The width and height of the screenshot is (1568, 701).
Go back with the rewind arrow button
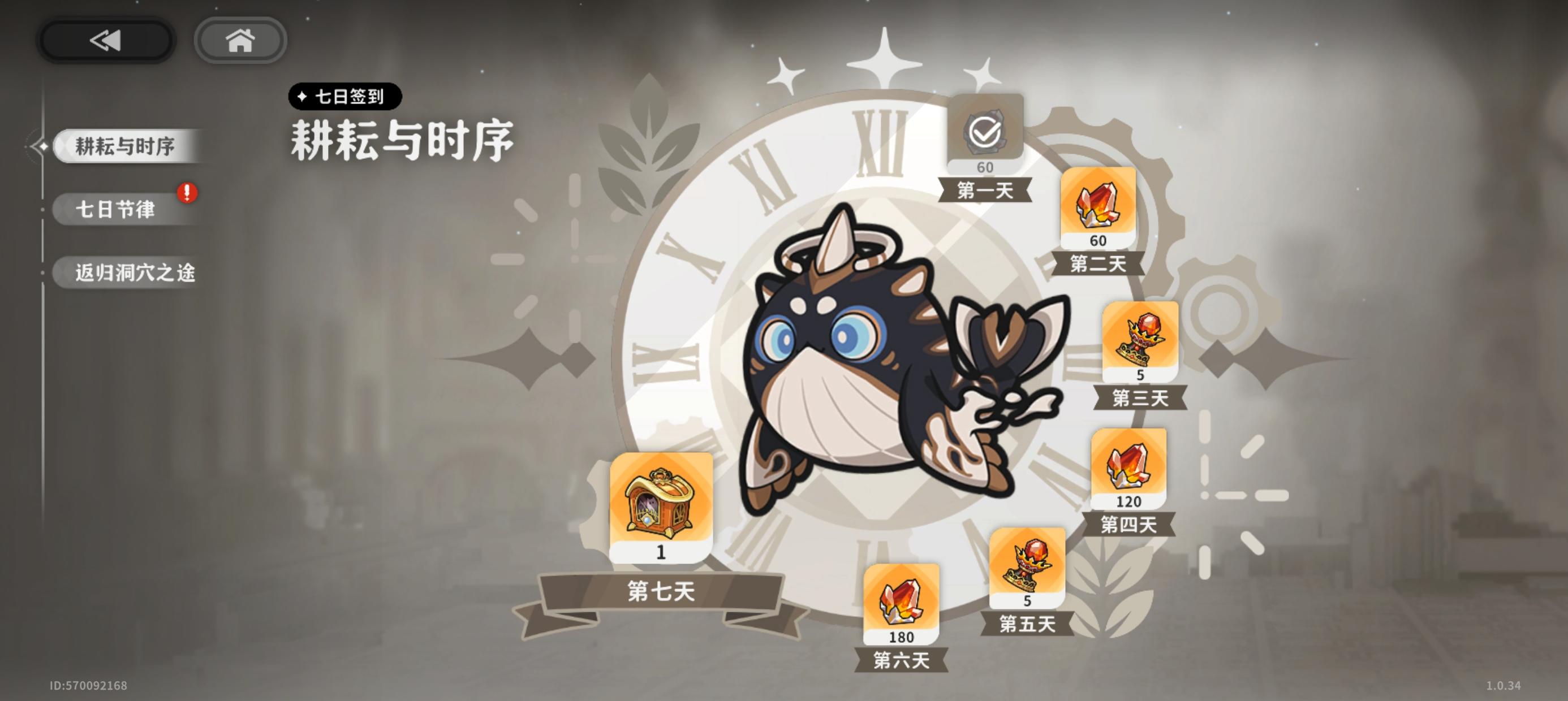tap(105, 40)
